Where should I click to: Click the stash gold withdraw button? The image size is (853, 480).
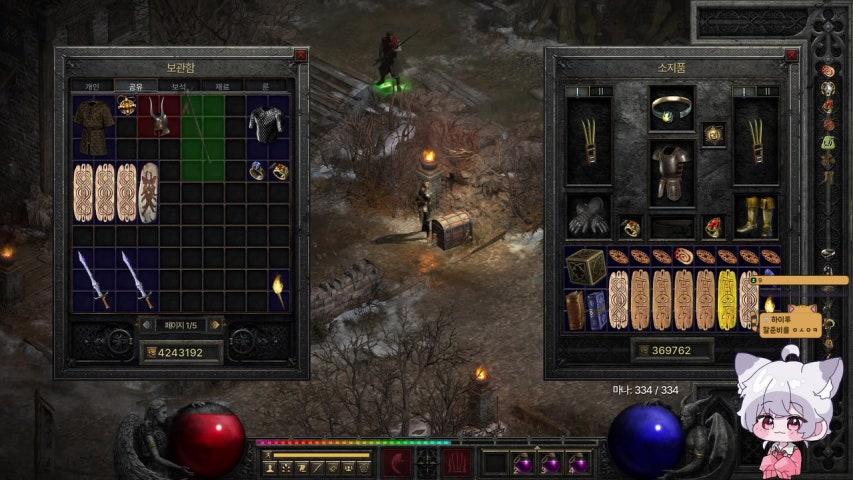[x=152, y=352]
